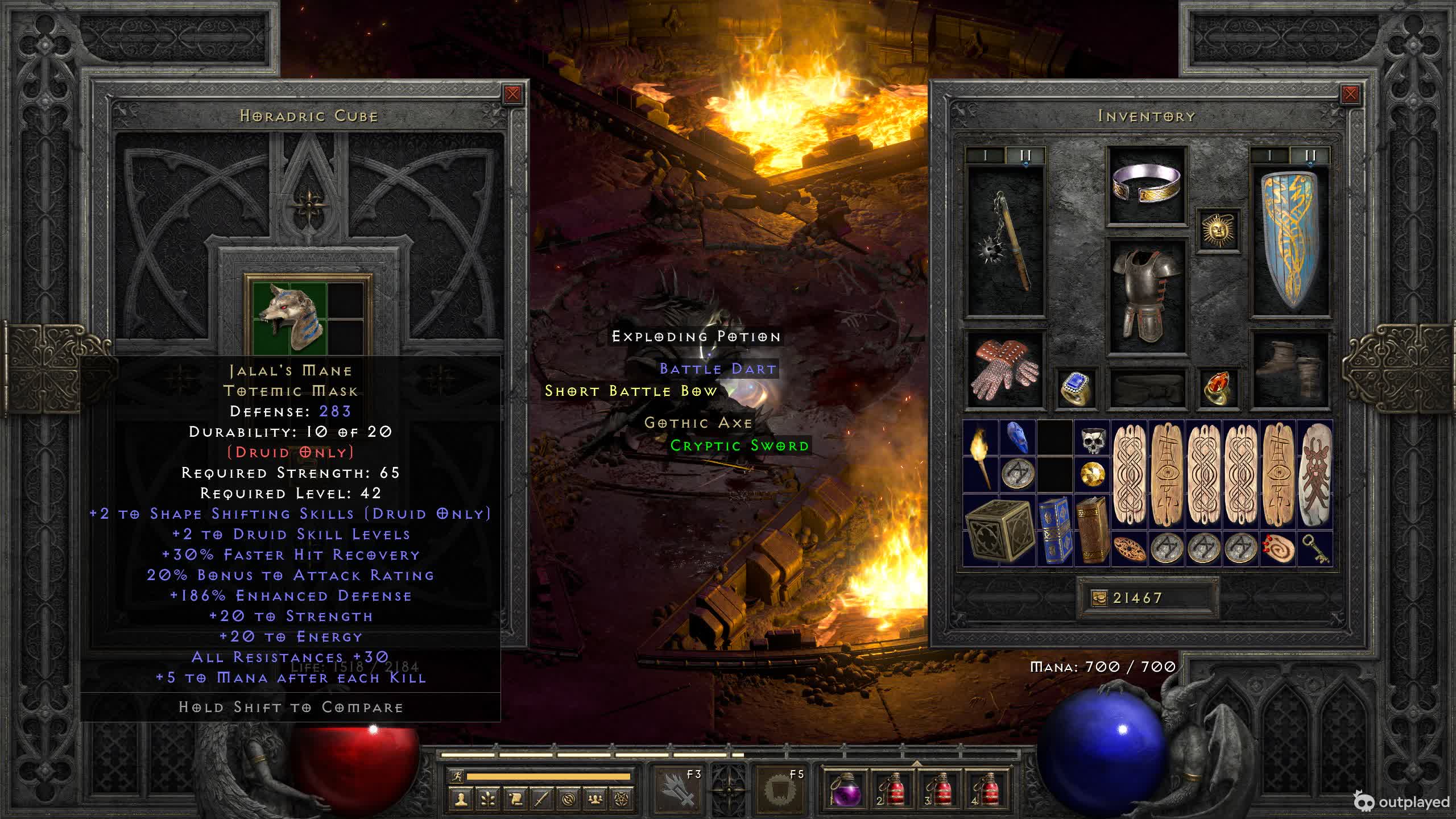This screenshot has width=1456, height=819.
Task: Pick up the Horadric Cube in inventory
Action: [x=998, y=531]
